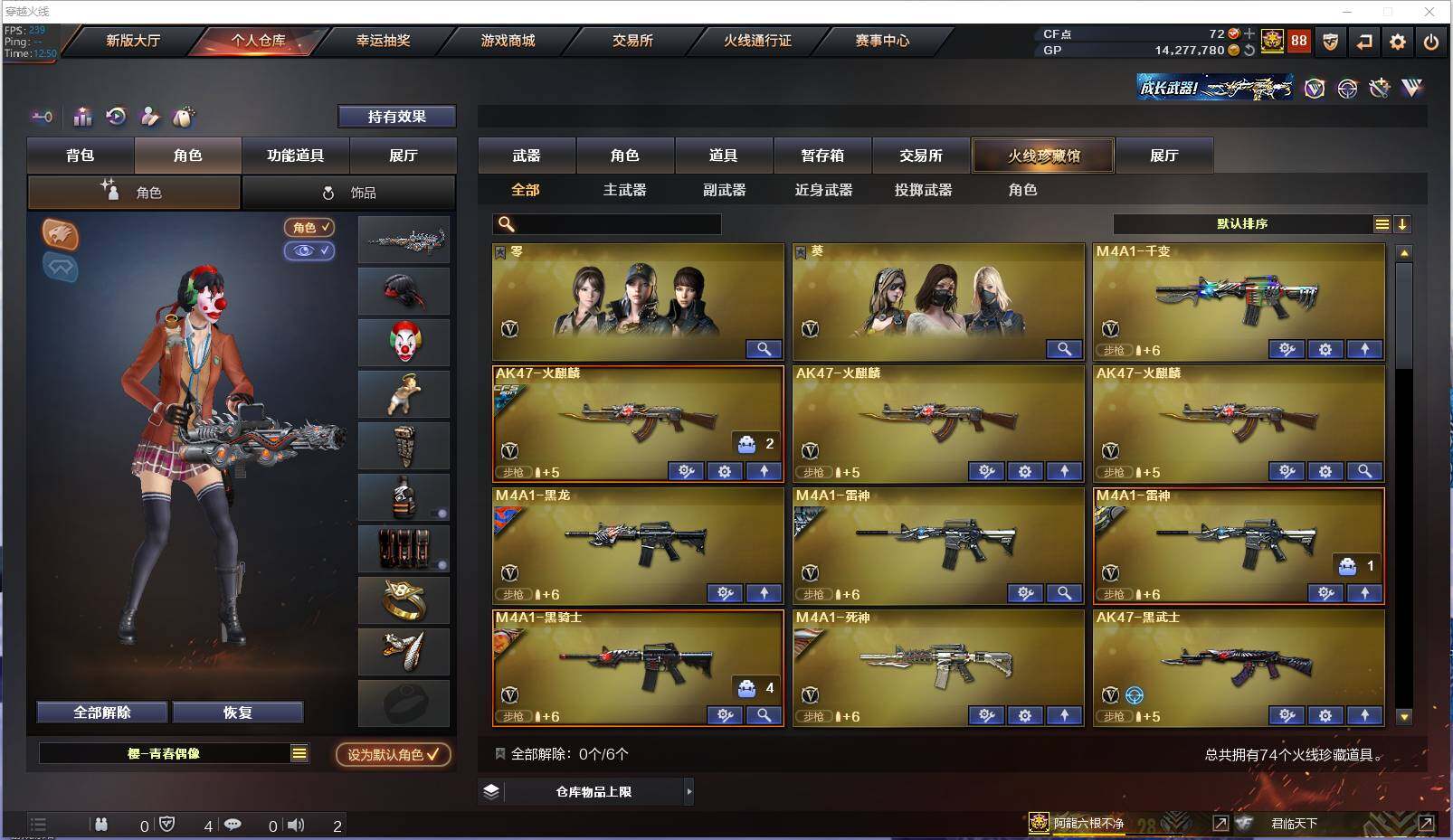Image resolution: width=1453 pixels, height=840 pixels.
Task: Open the 新版大厅 lobby tab
Action: point(133,41)
